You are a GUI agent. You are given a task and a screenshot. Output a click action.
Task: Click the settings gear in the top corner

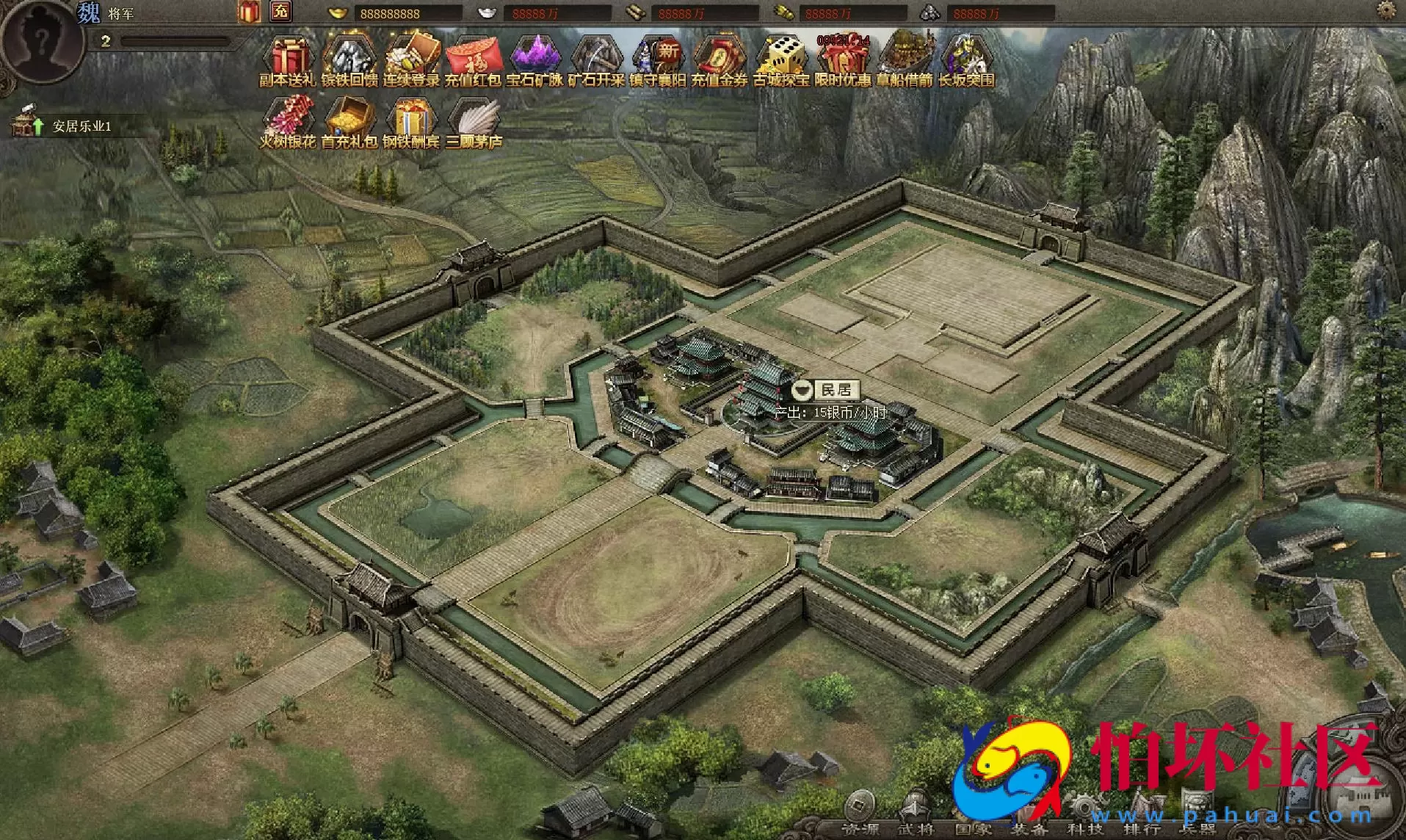[x=1385, y=10]
